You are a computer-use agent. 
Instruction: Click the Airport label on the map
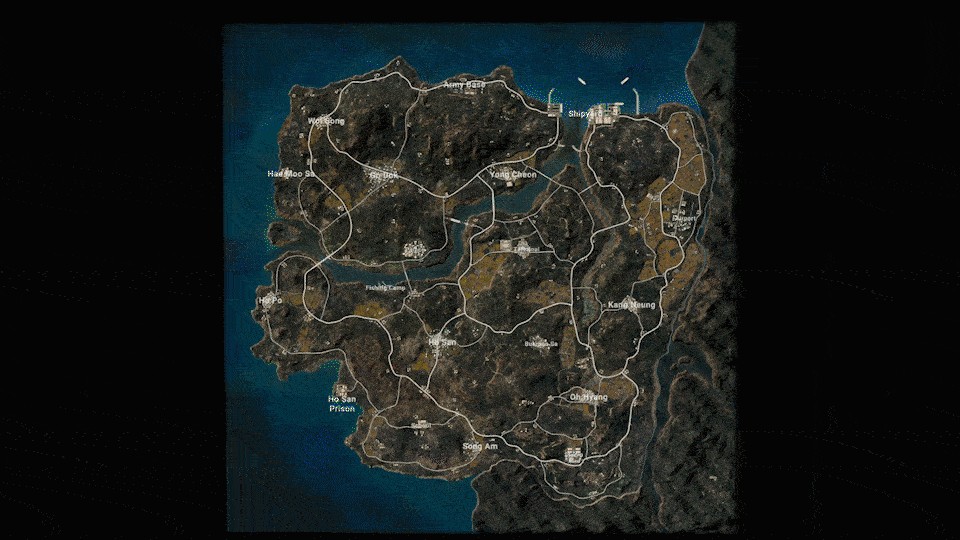[684, 216]
